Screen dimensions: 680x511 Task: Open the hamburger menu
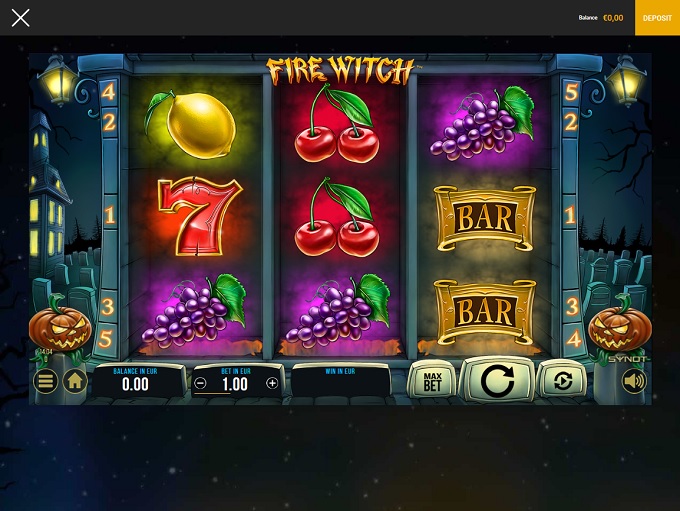point(45,381)
